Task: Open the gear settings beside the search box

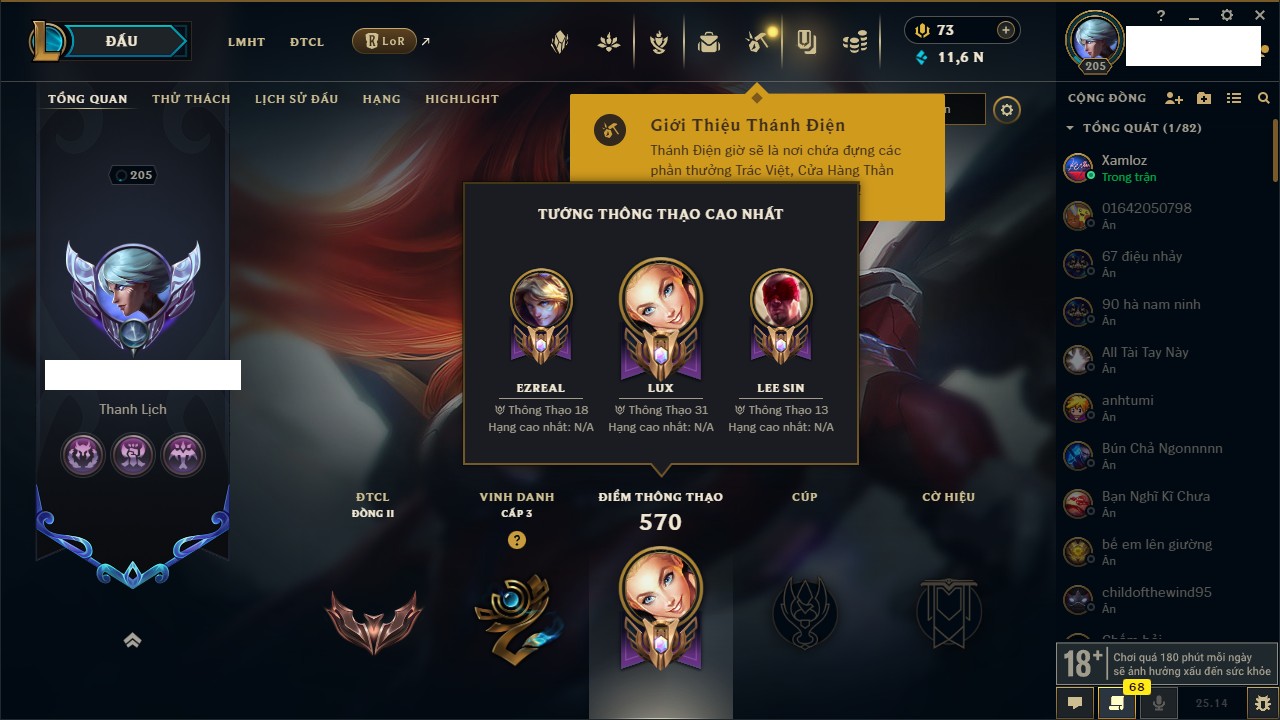Action: tap(1007, 110)
